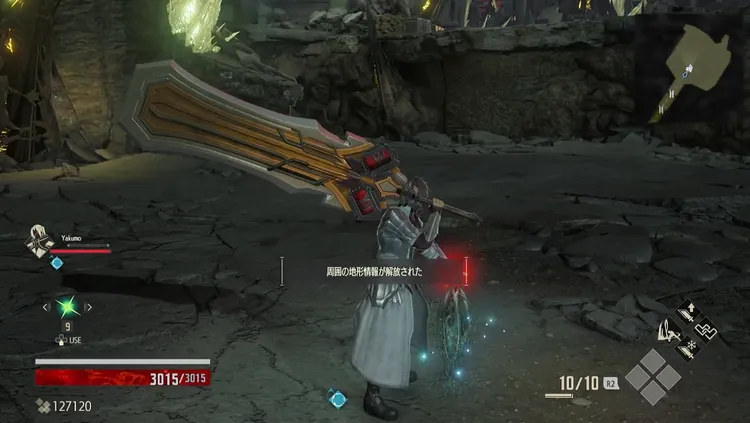This screenshot has height=423, width=750.
Task: Use the green starburst quick item
Action: [68, 307]
